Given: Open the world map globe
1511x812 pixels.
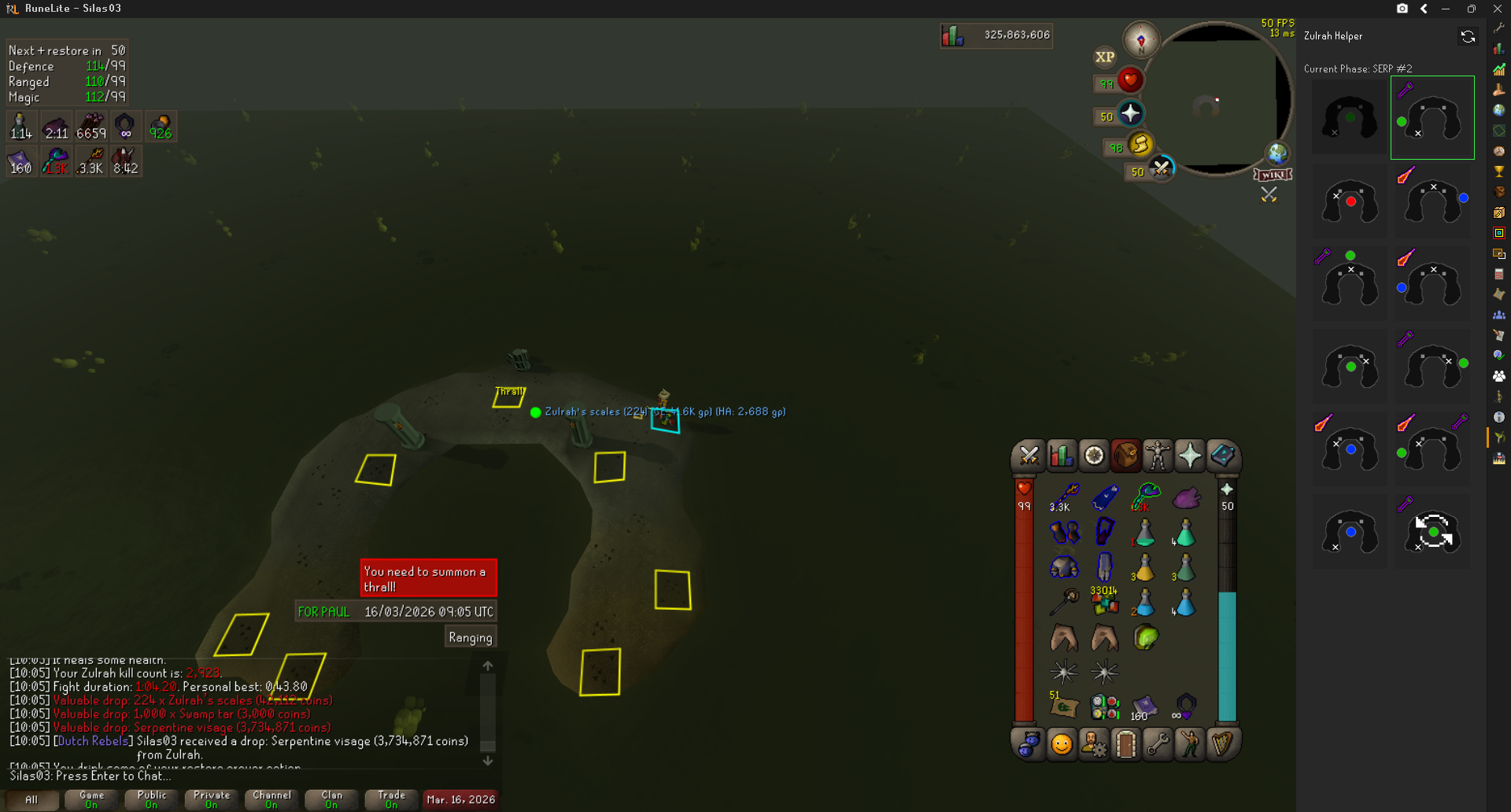Looking at the screenshot, I should 1276,153.
